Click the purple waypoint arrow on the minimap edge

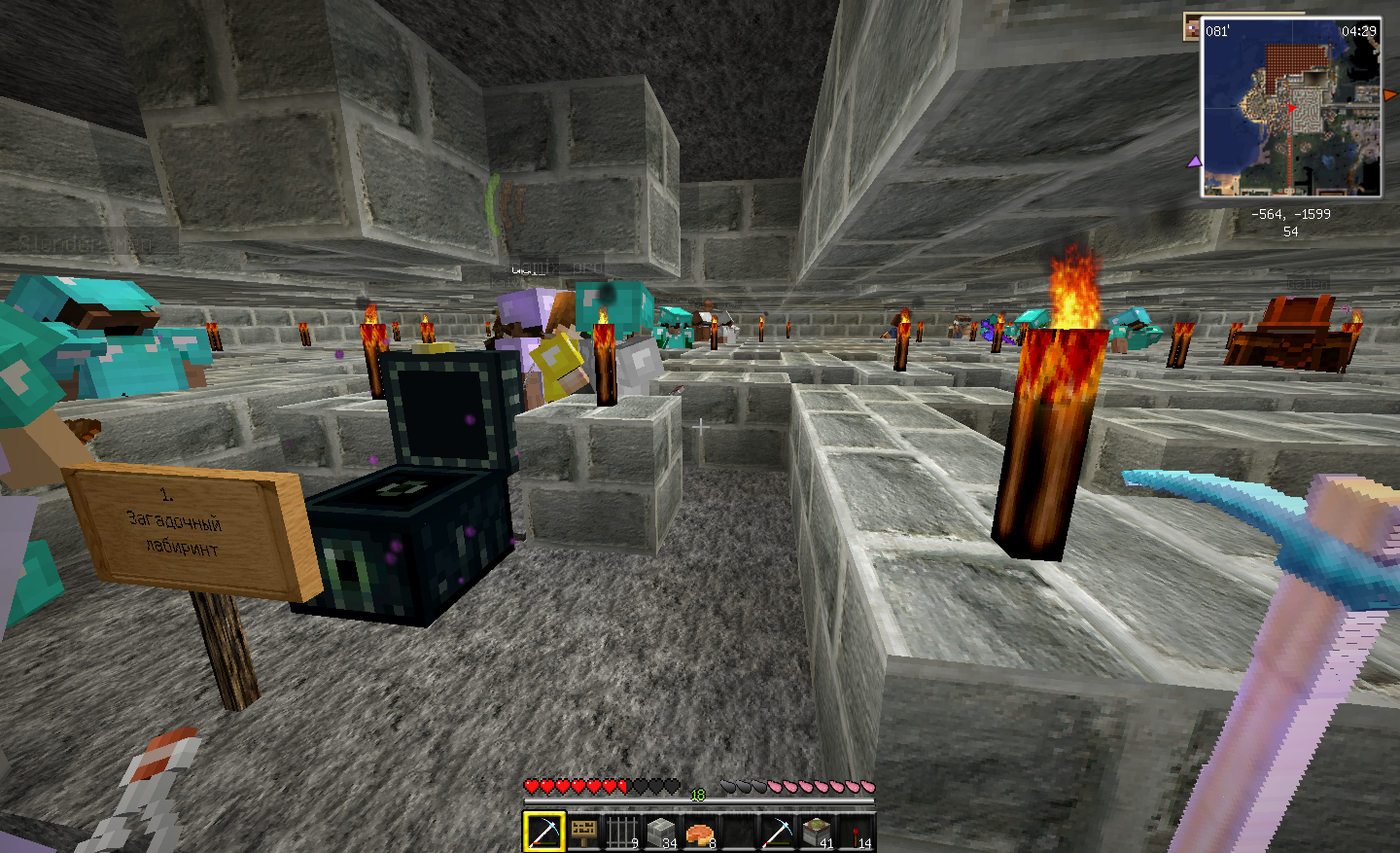(1194, 161)
